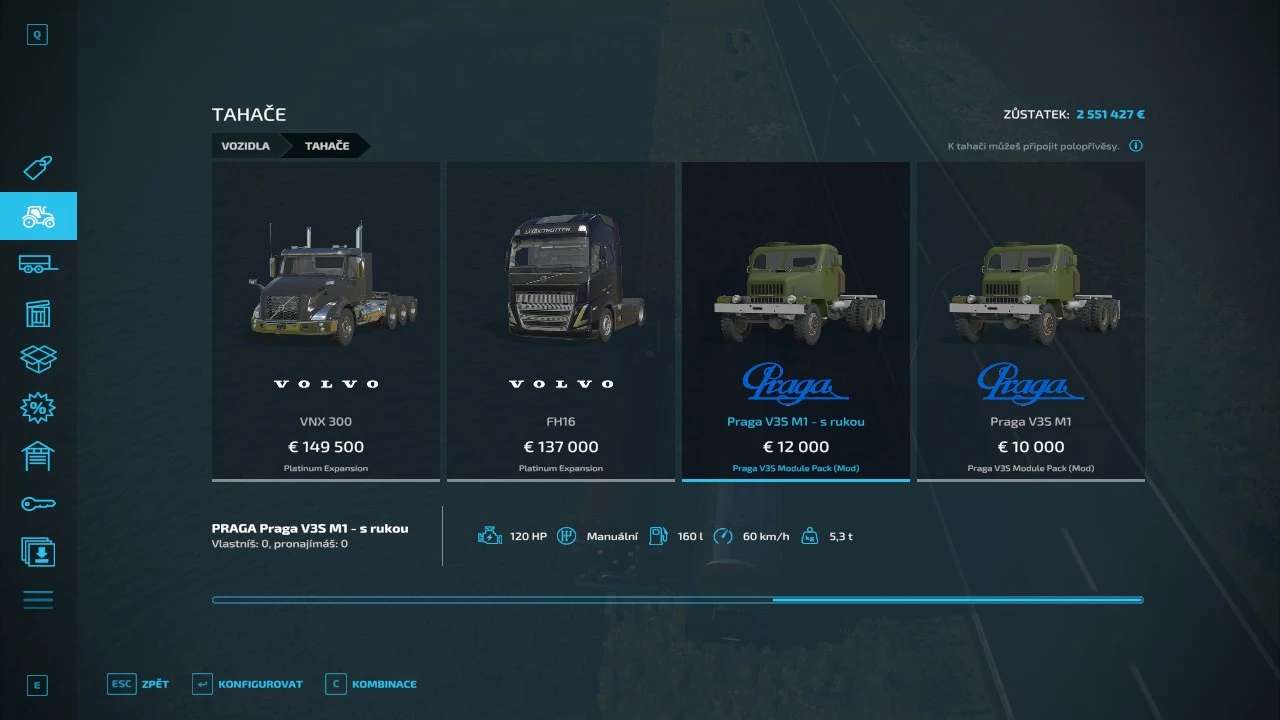Open the buildings shop category
The width and height of the screenshot is (1280, 720).
(38, 313)
